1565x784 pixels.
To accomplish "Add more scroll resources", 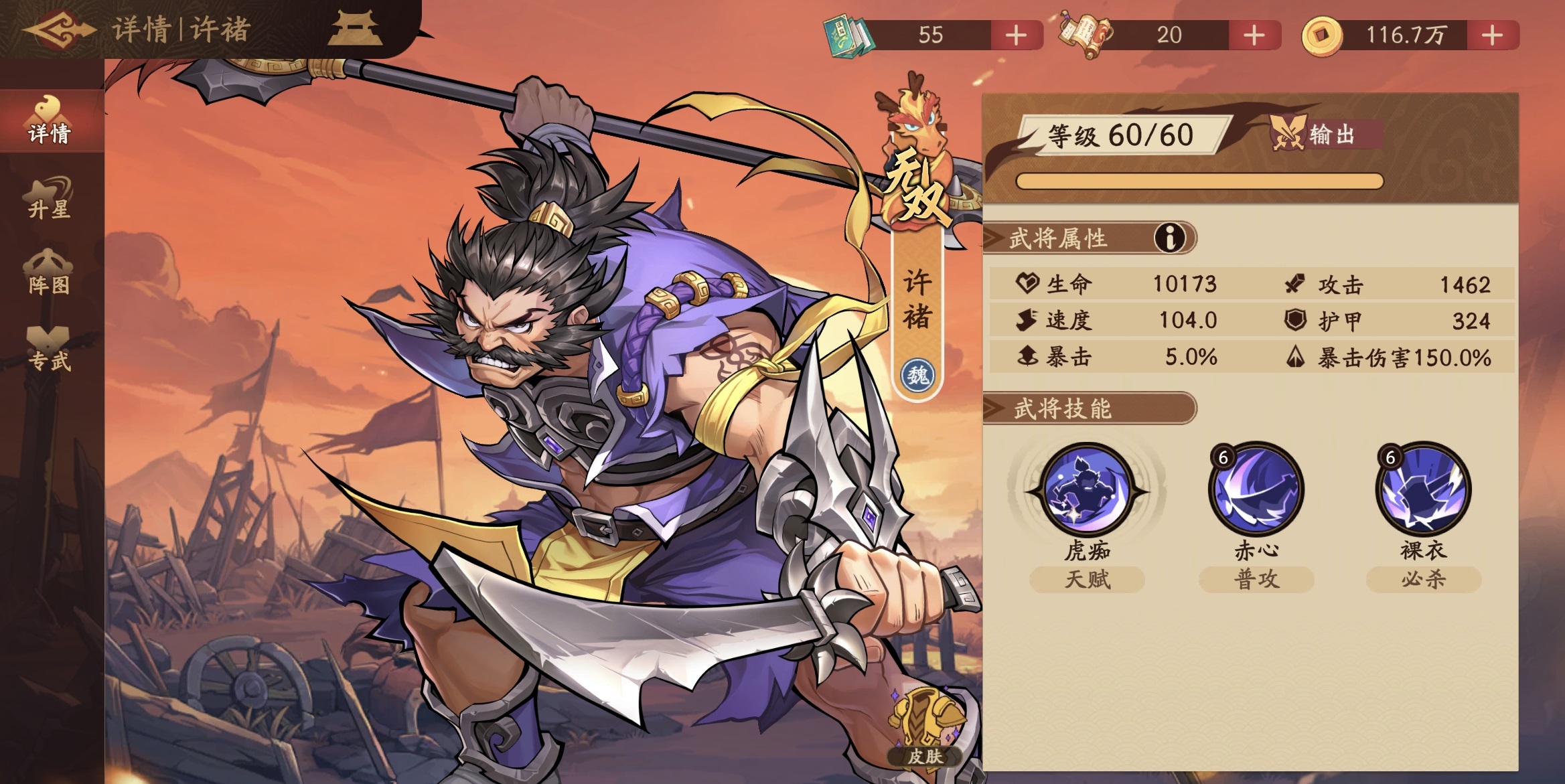I will 1254,35.
